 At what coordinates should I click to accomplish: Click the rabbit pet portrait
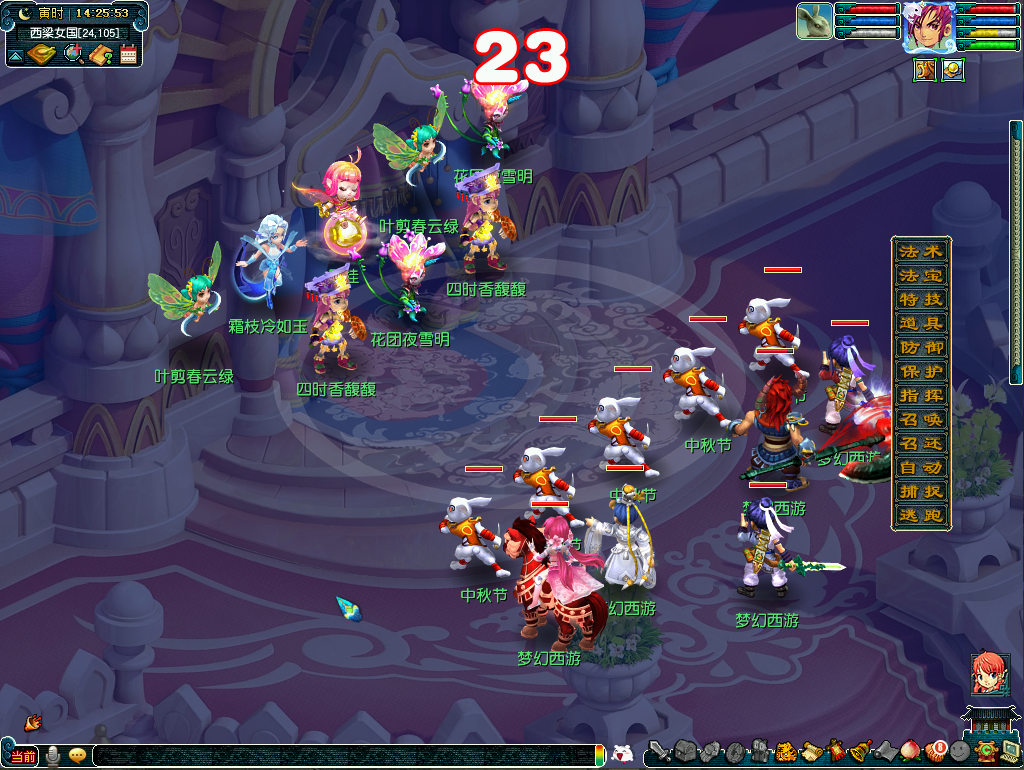[815, 22]
